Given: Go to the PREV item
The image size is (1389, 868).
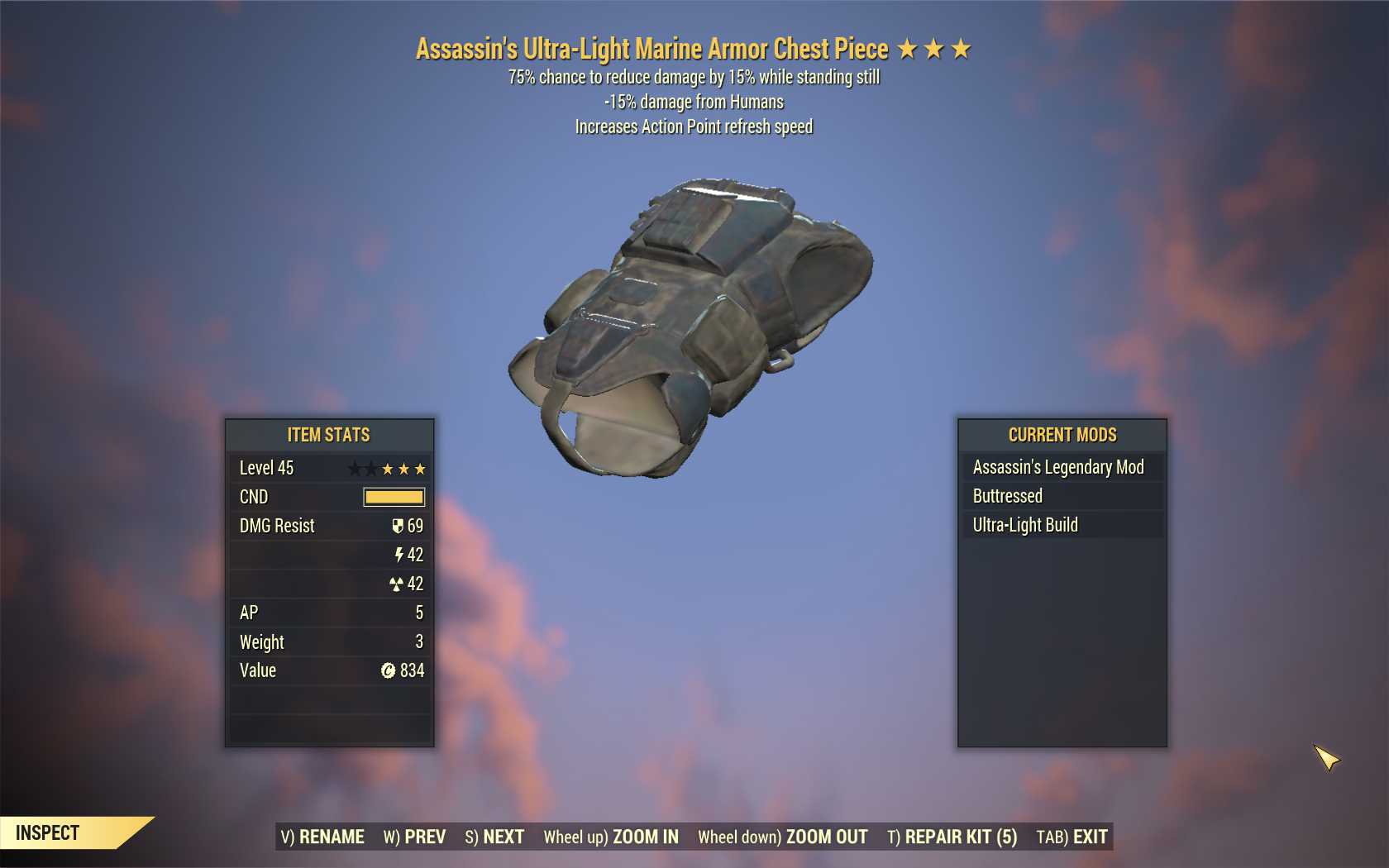Looking at the screenshot, I should (414, 837).
